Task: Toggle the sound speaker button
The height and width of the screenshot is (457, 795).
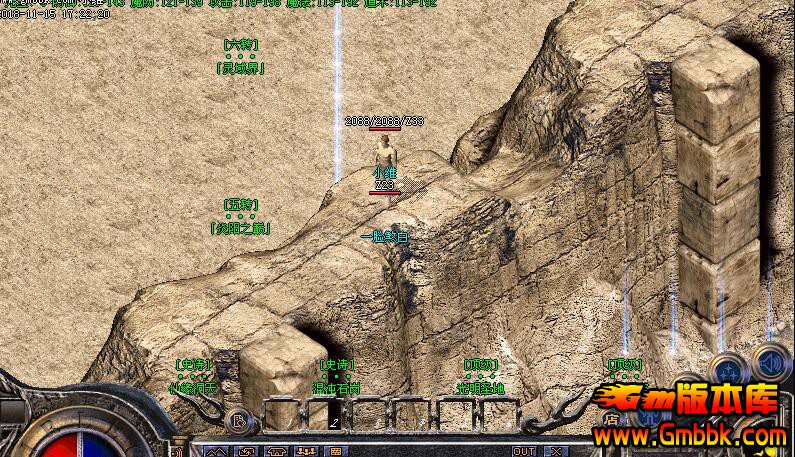Action: coord(770,361)
